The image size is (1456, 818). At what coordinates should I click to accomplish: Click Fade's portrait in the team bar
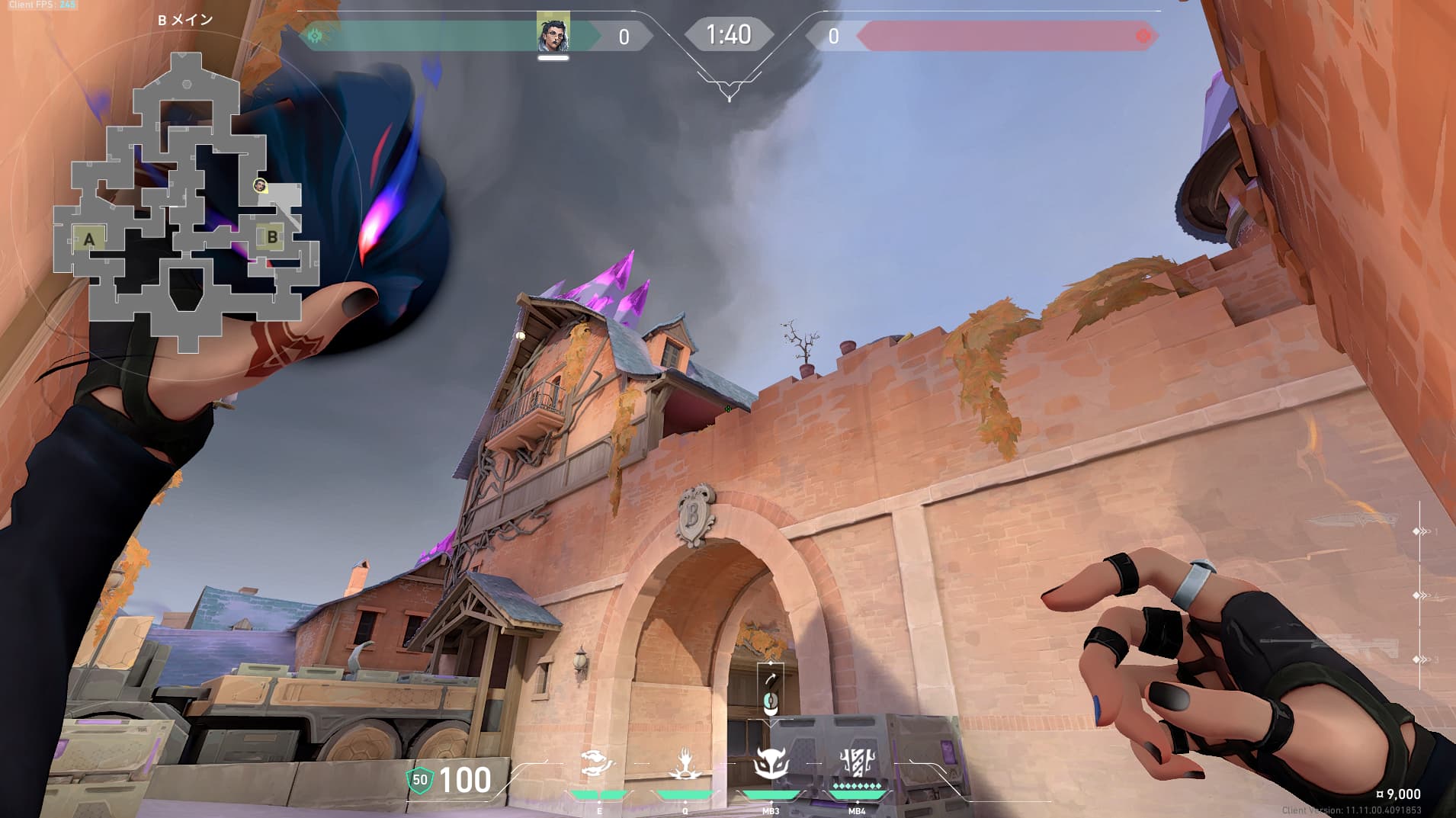coord(553,32)
